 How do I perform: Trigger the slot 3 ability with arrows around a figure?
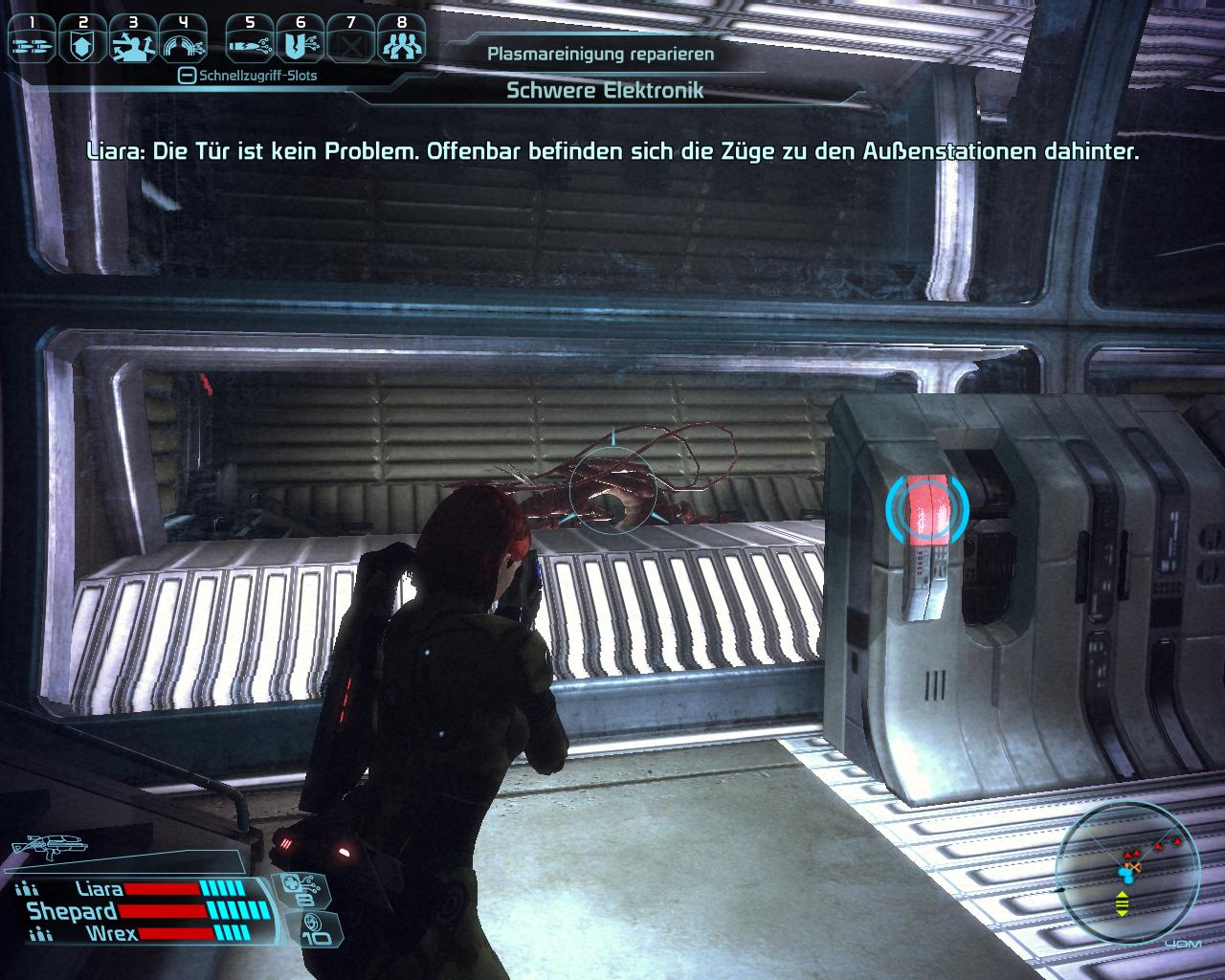tap(132, 41)
